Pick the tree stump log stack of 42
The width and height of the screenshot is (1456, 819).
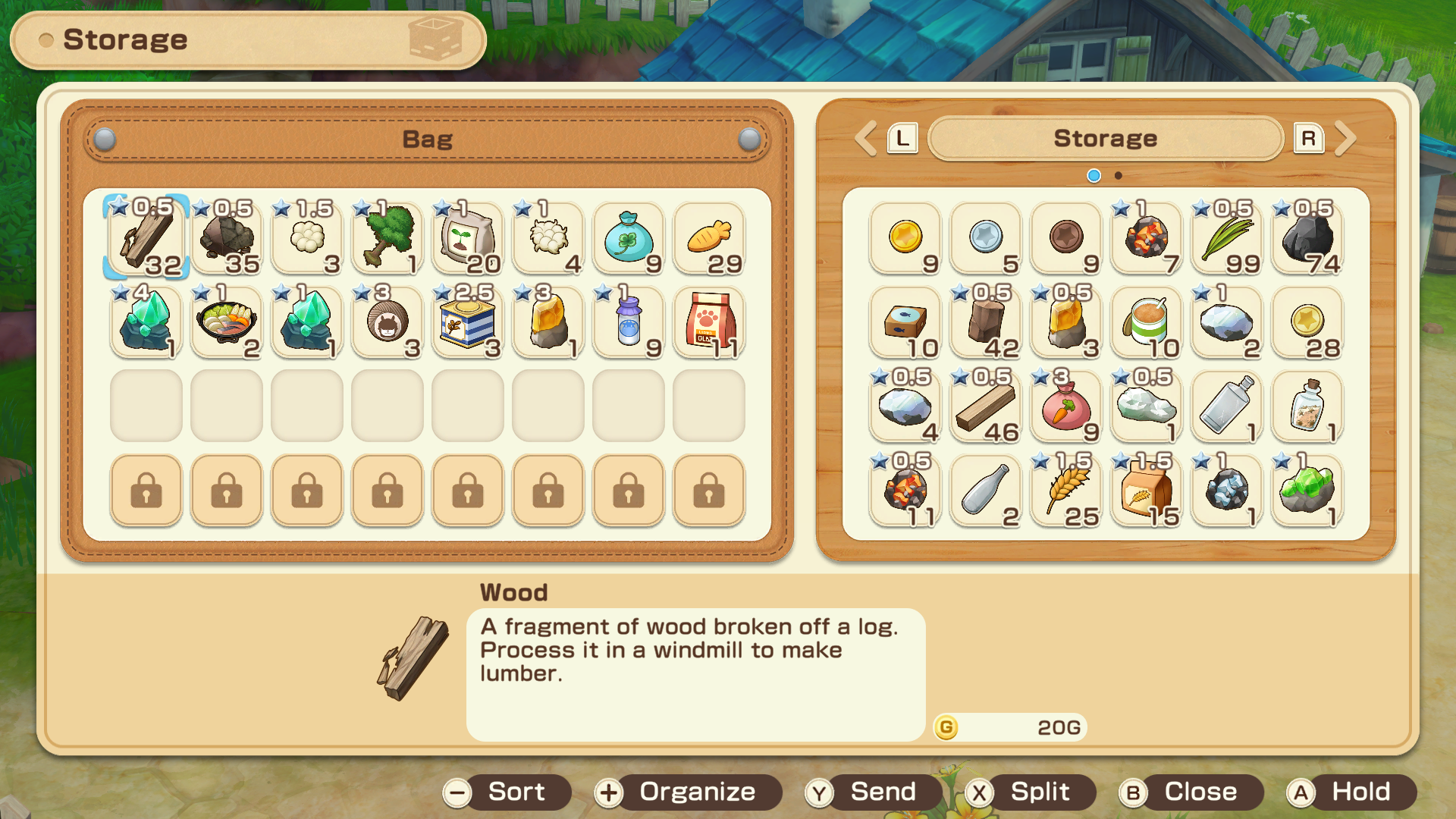(x=986, y=322)
